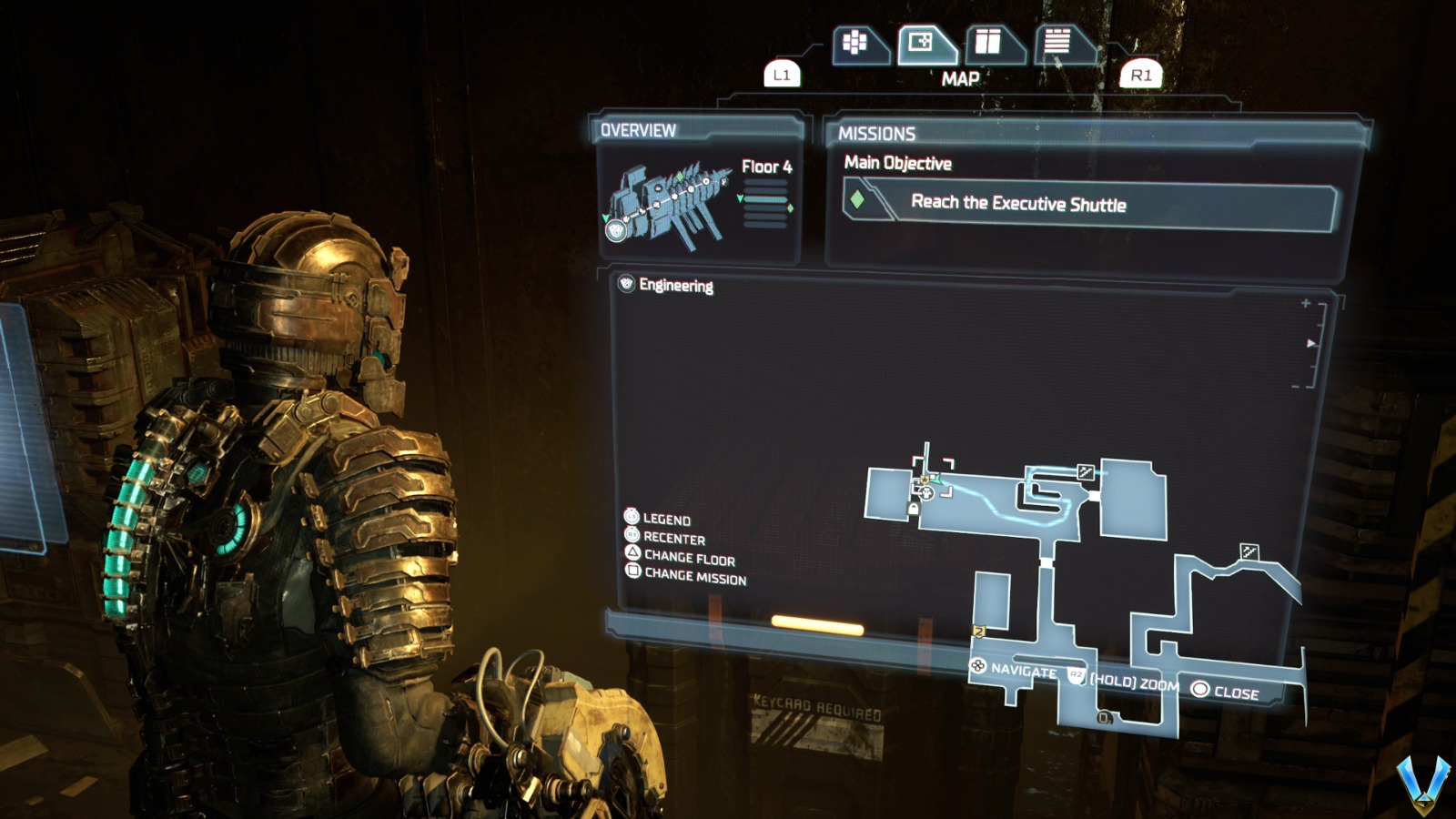Open the Database log icon

pos(1058,40)
